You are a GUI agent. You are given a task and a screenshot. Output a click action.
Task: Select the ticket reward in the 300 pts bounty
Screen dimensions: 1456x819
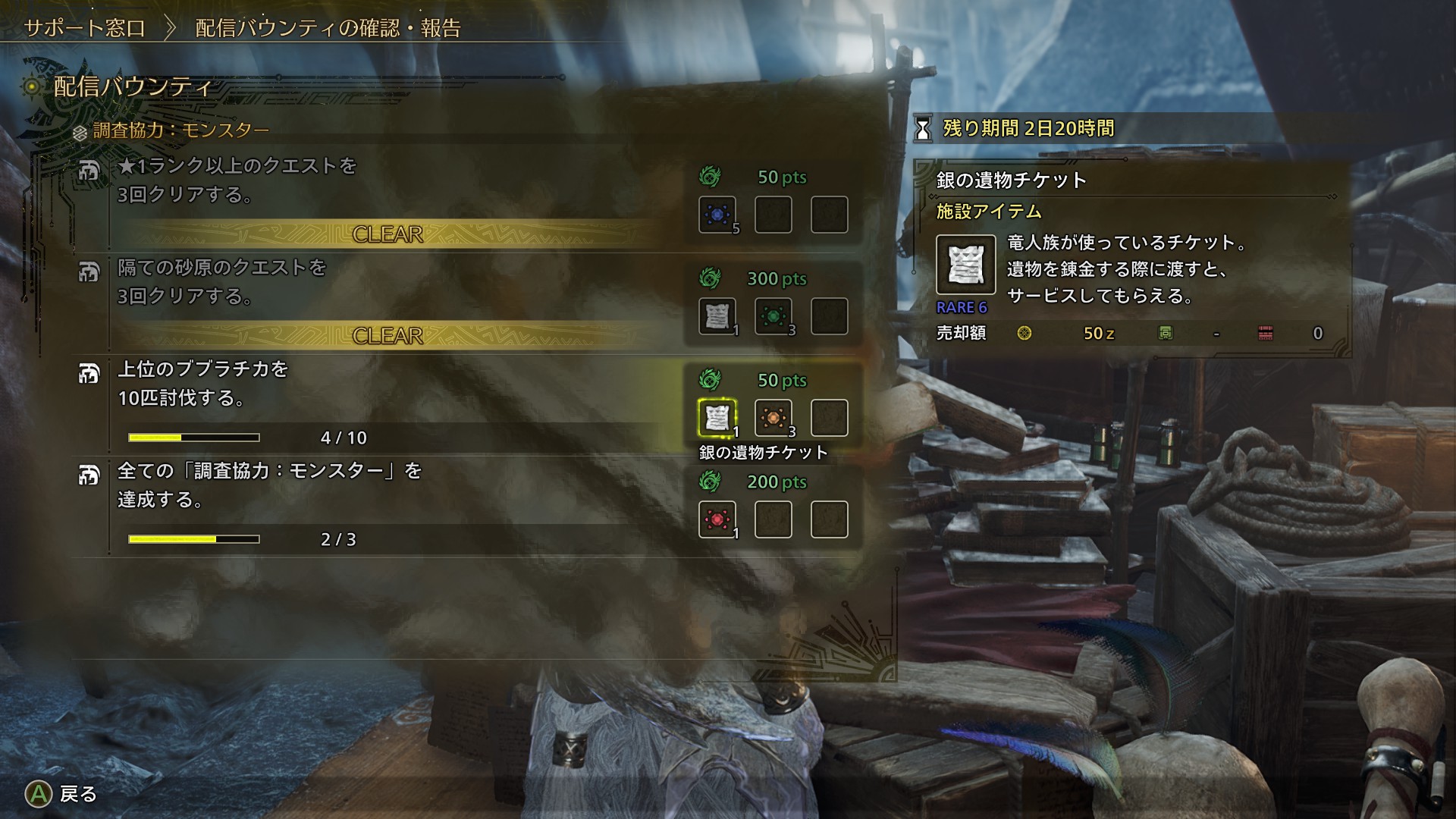coord(717,316)
